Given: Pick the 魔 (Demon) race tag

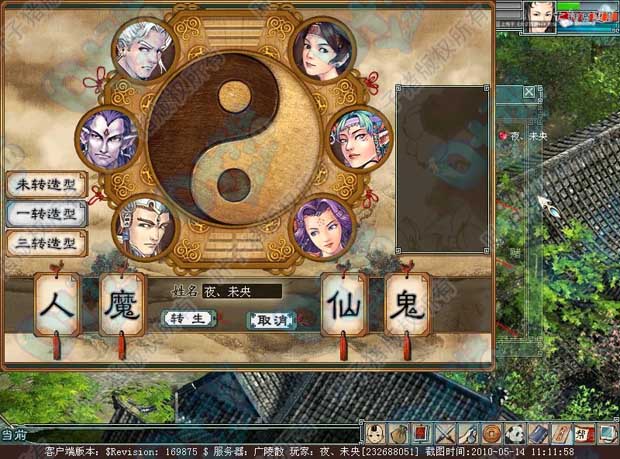Looking at the screenshot, I should click(123, 304).
